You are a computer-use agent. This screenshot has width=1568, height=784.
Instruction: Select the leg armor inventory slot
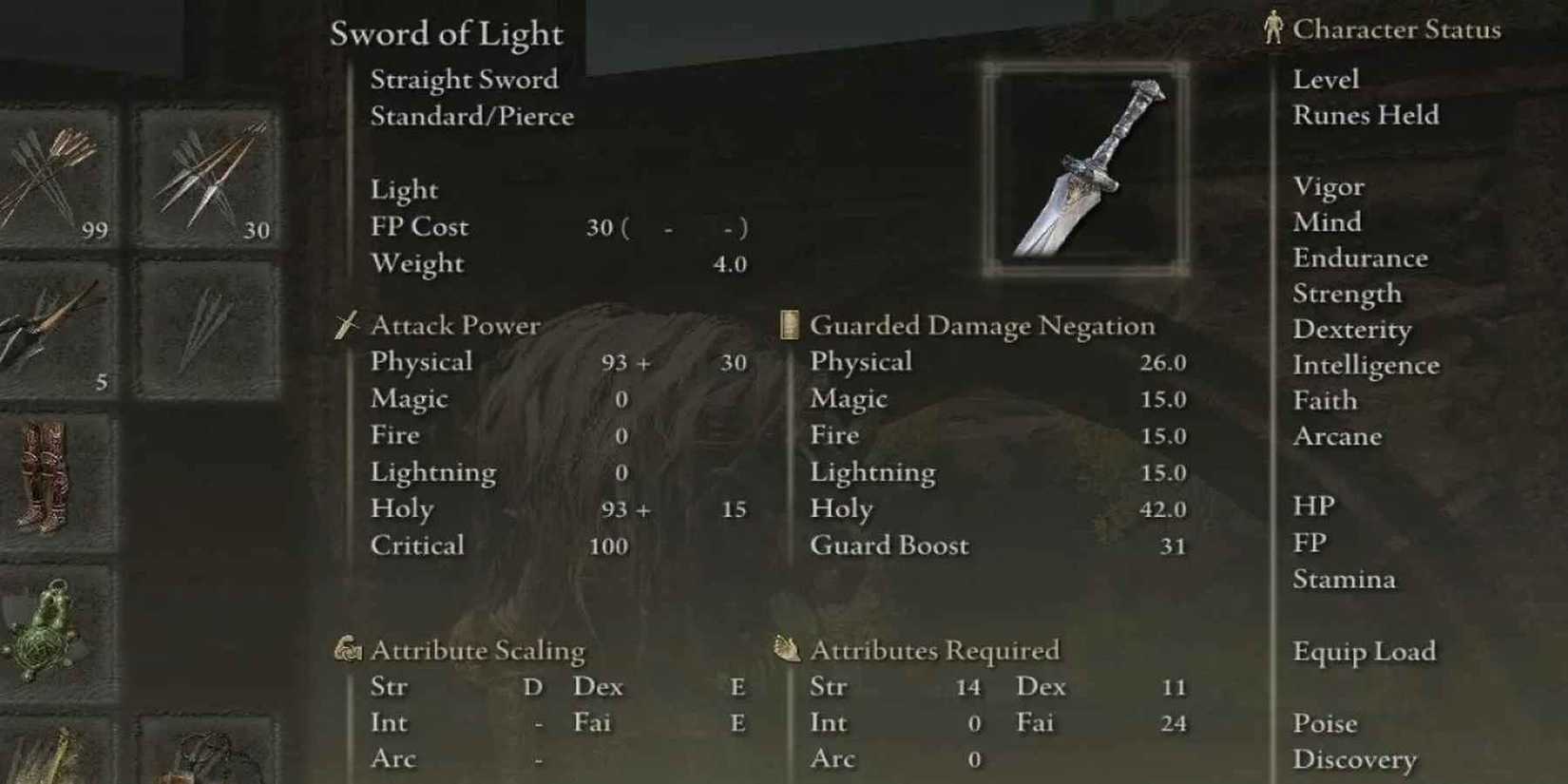click(x=43, y=475)
